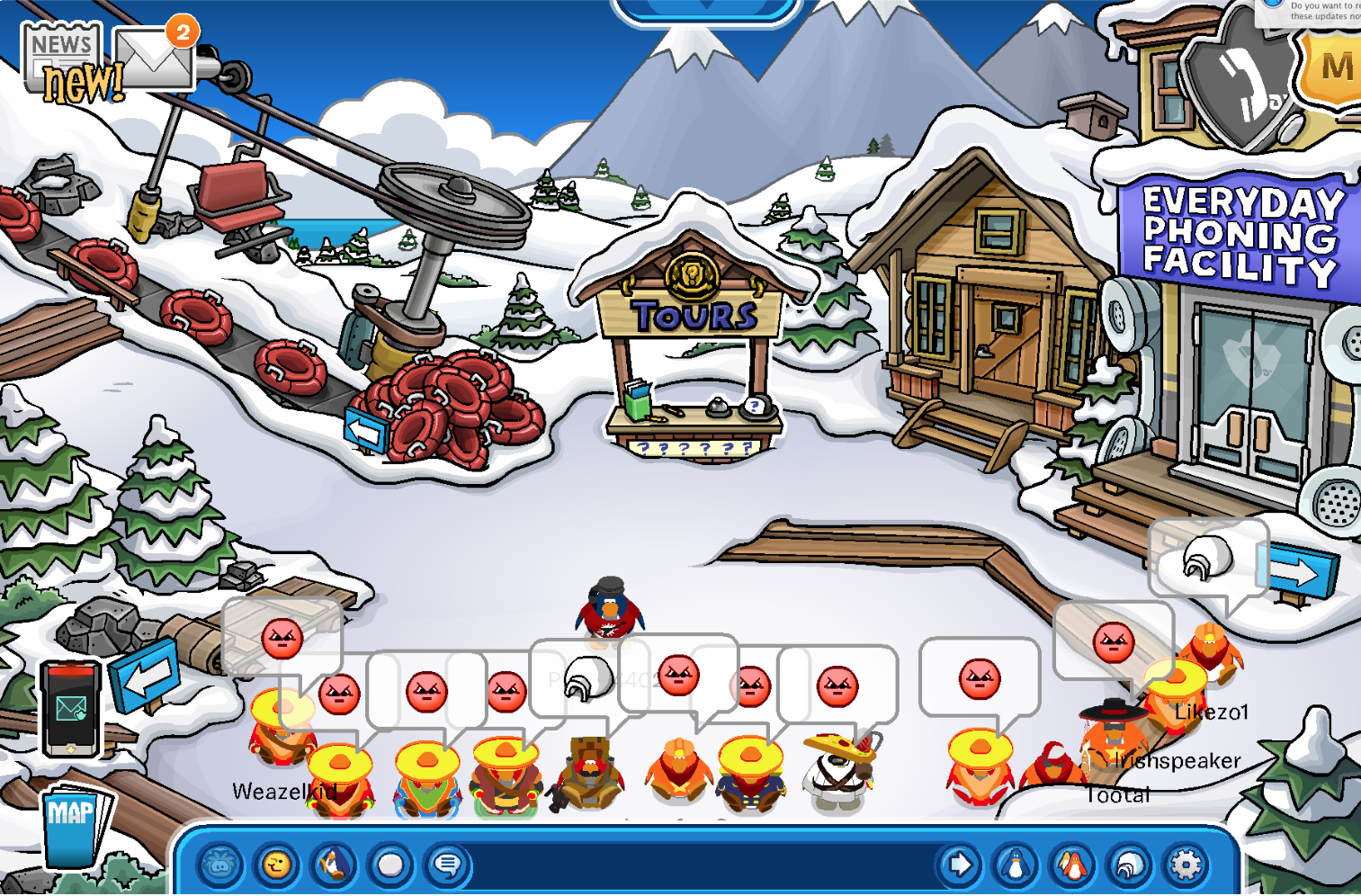Open the safe chat speech bubble menu

[447, 865]
